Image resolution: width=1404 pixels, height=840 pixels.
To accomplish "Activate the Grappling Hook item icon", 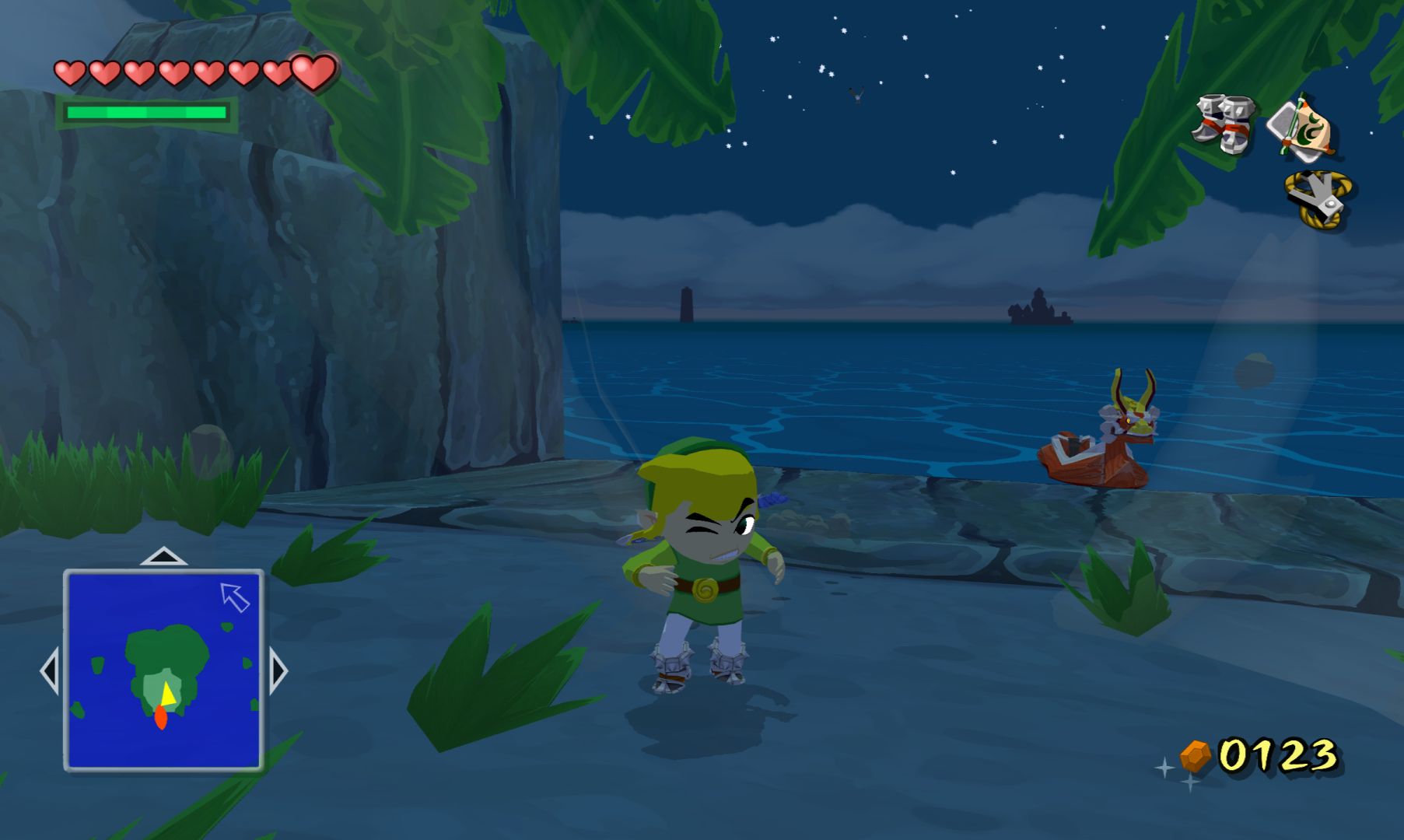I will coord(1318,200).
